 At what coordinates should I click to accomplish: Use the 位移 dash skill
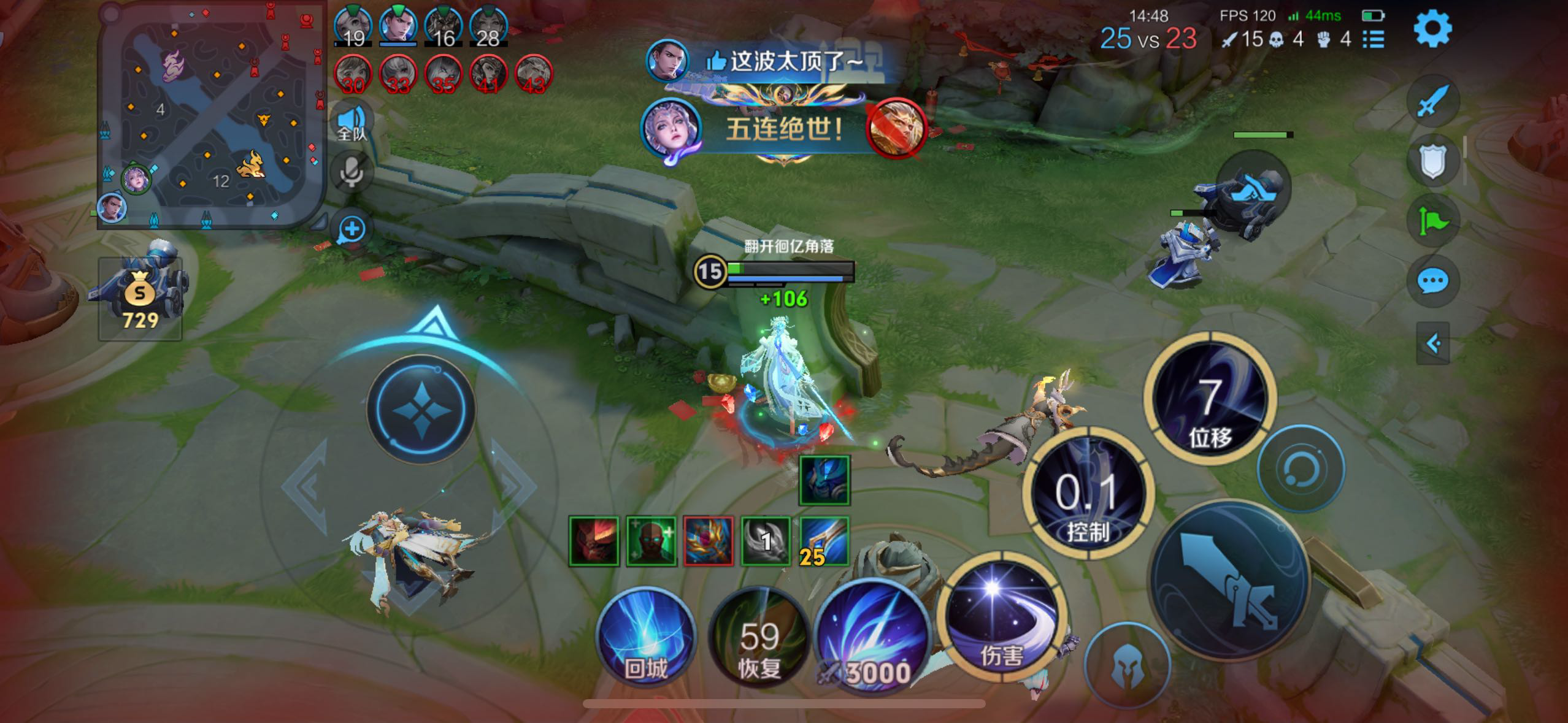point(1209,399)
